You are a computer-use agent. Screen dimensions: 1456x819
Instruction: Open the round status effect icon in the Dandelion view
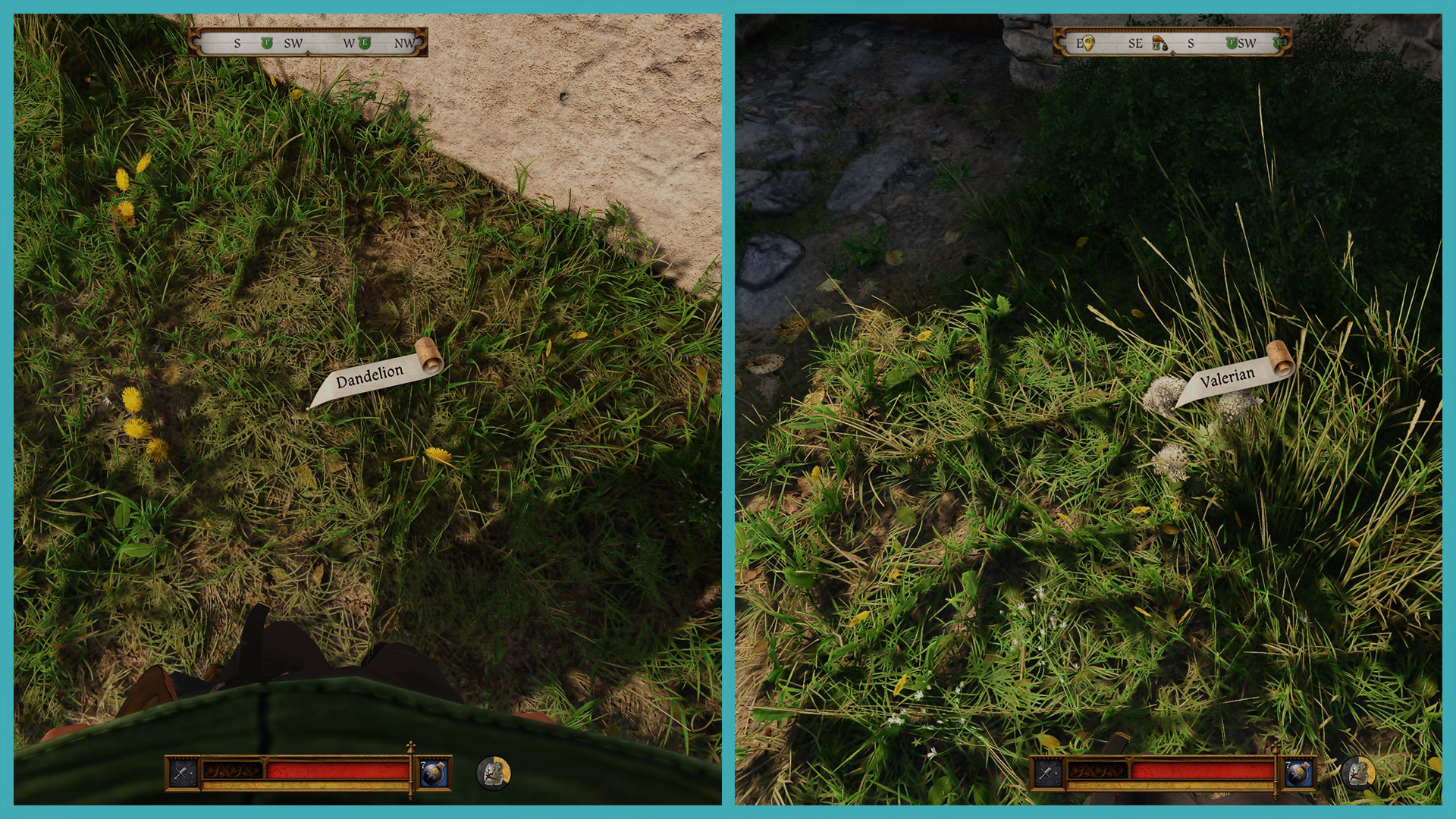494,773
